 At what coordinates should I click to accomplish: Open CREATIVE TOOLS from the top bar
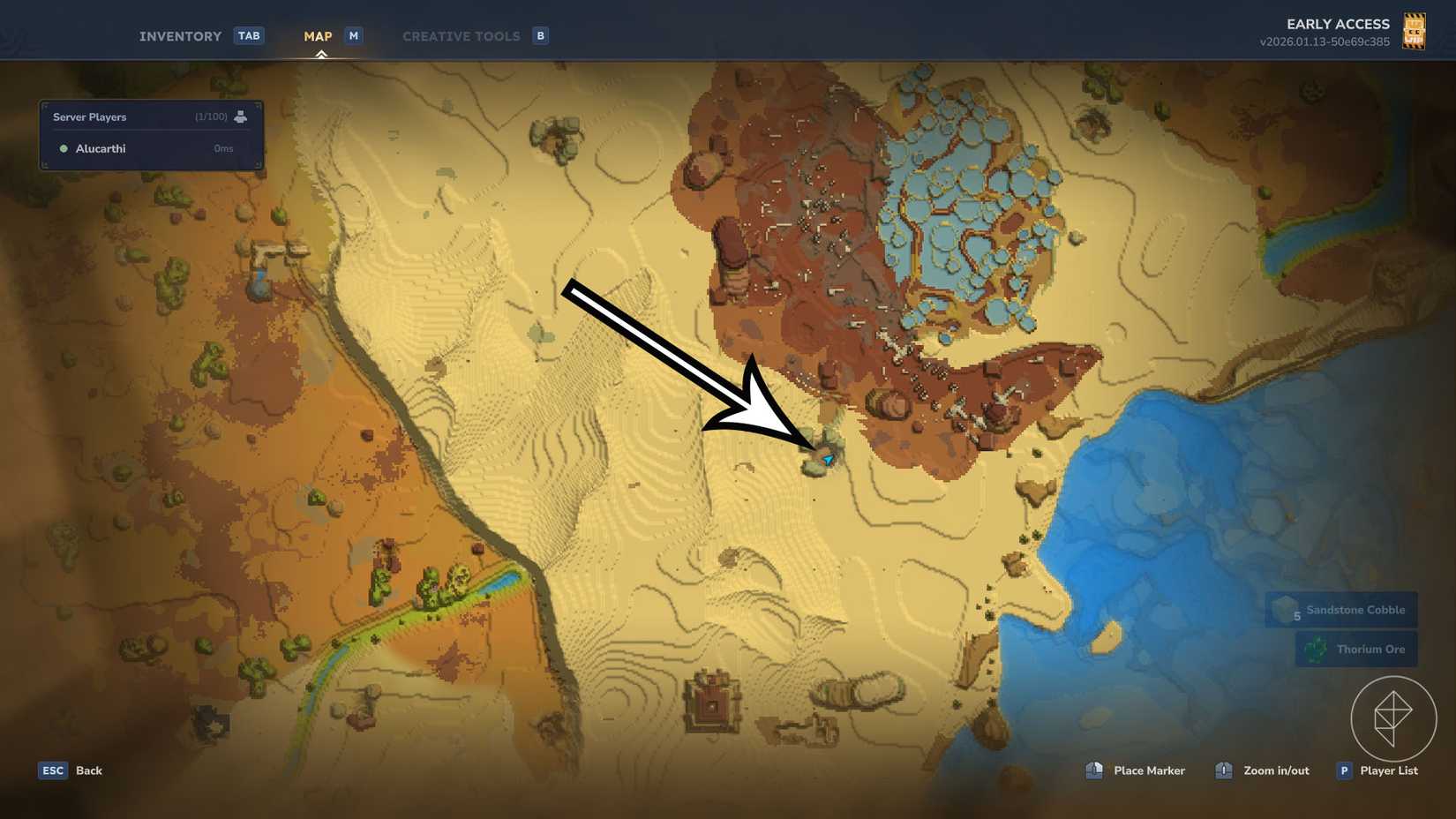(x=461, y=35)
